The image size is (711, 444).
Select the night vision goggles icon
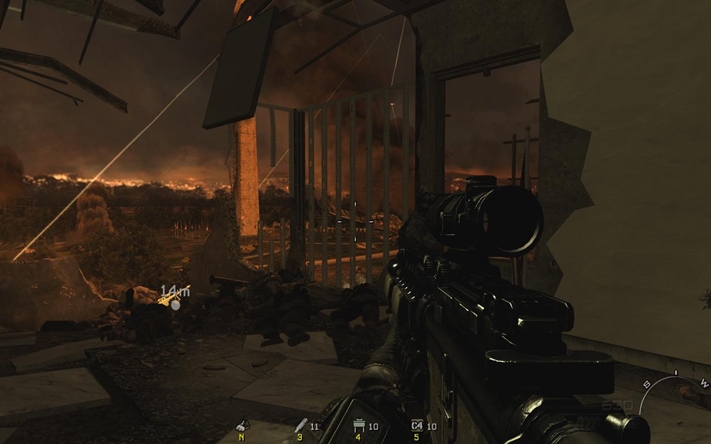(x=241, y=427)
